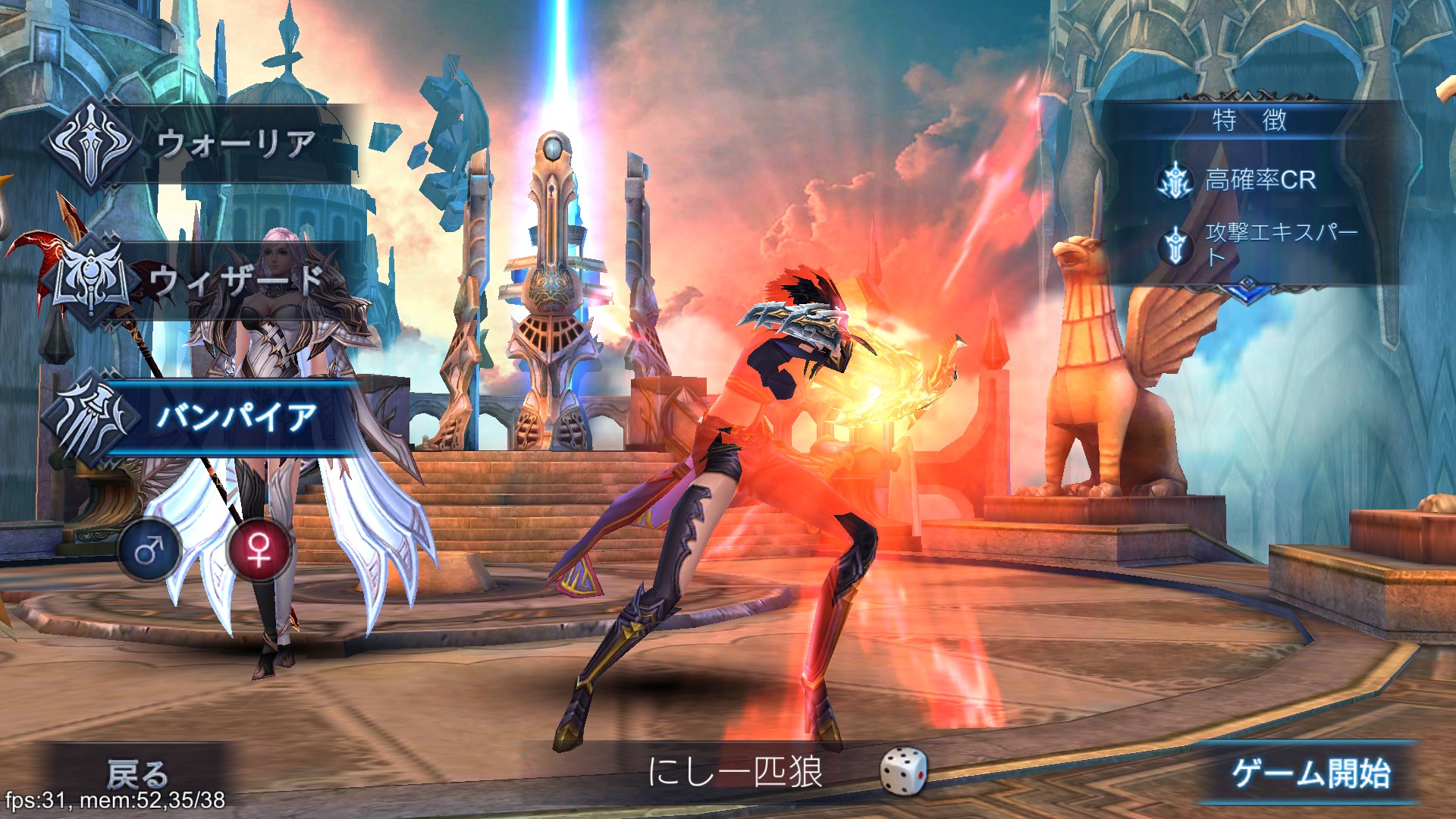
Task: Go back with the 戻る button
Action: pos(137,773)
